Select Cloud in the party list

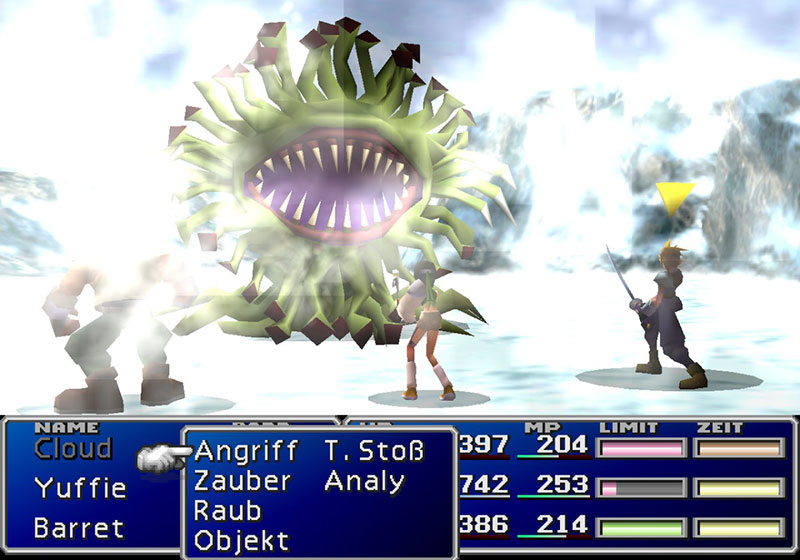pos(73,449)
